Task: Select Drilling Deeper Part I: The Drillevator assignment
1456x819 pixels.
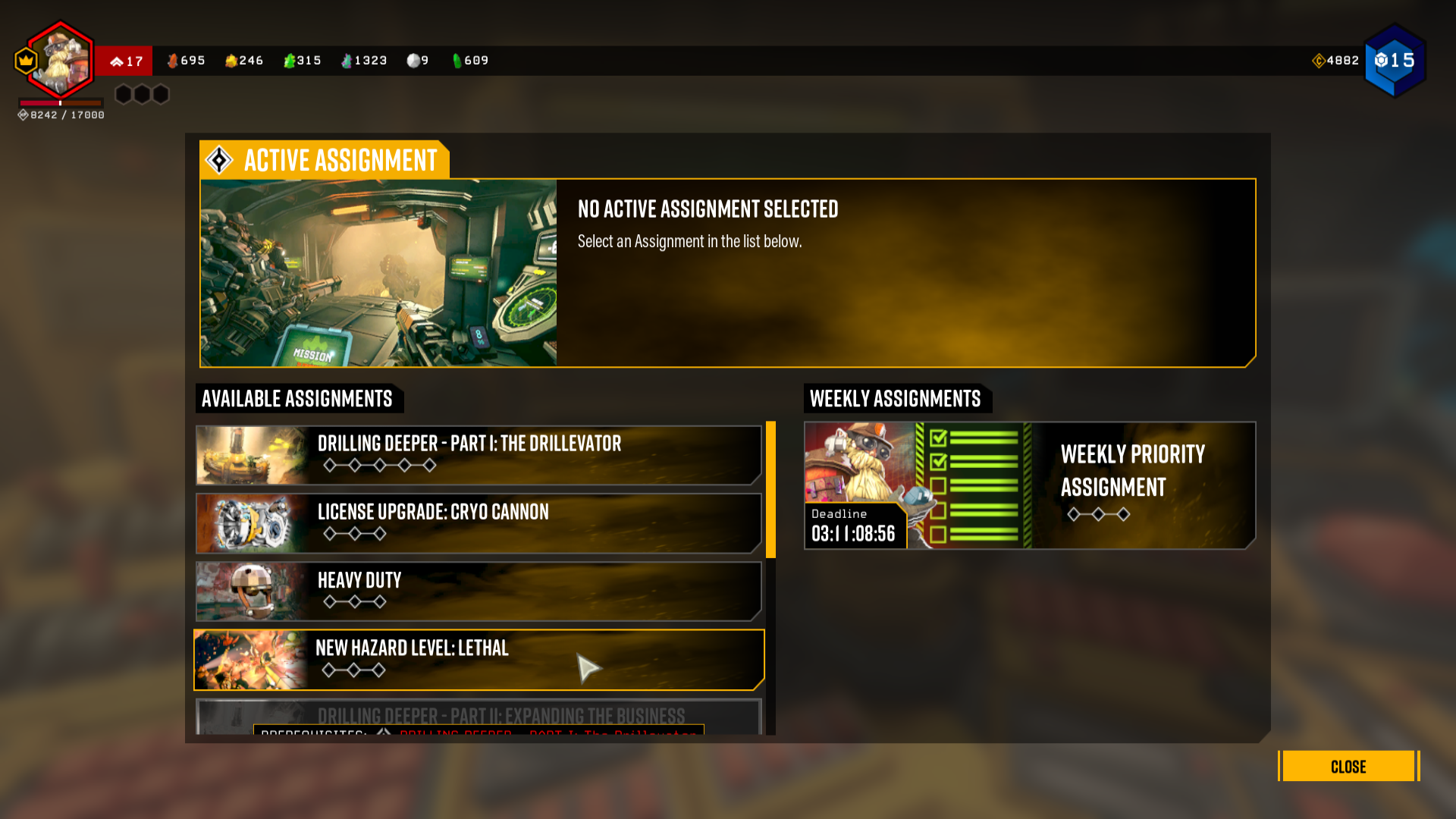Action: [479, 455]
